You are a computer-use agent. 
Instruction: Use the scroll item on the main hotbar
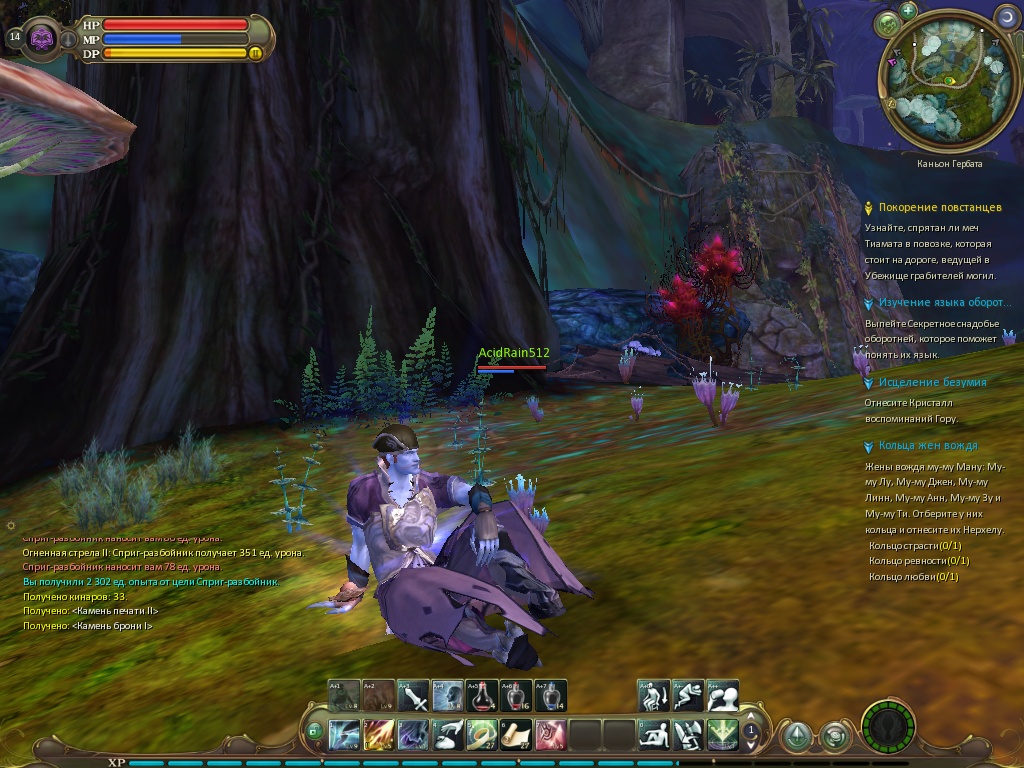coord(516,735)
